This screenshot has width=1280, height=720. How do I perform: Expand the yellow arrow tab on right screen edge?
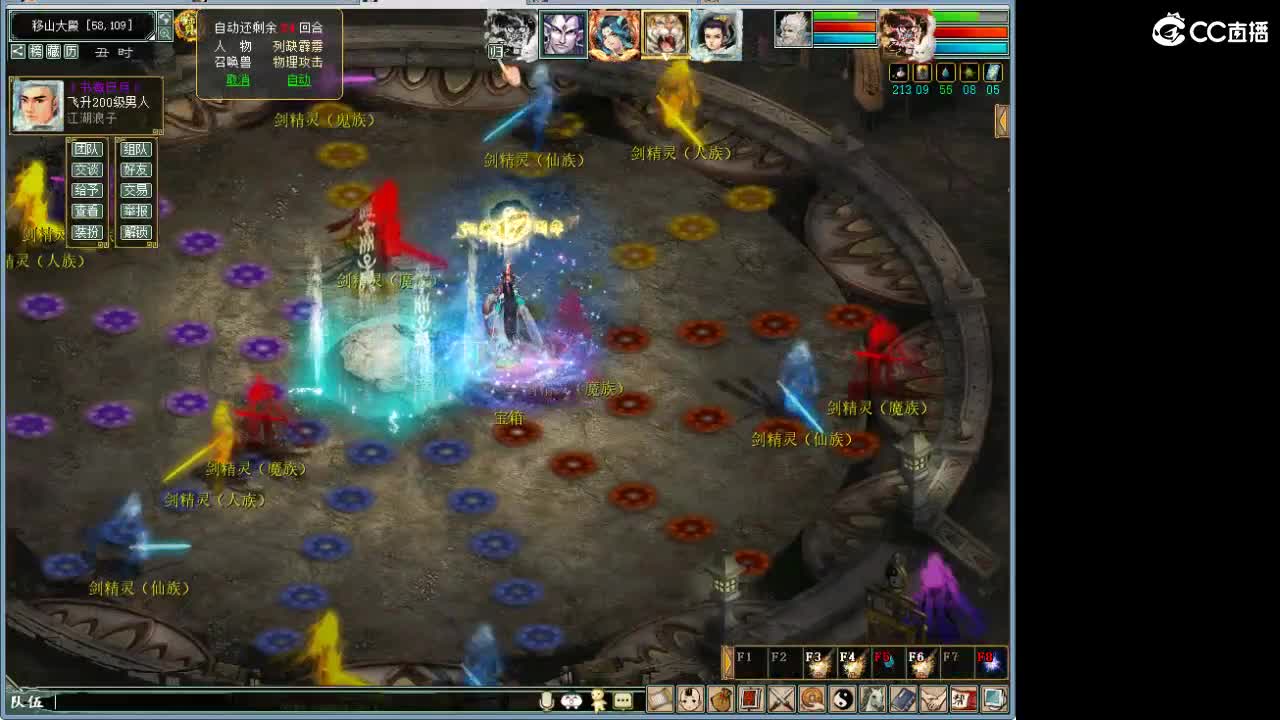pos(1000,122)
